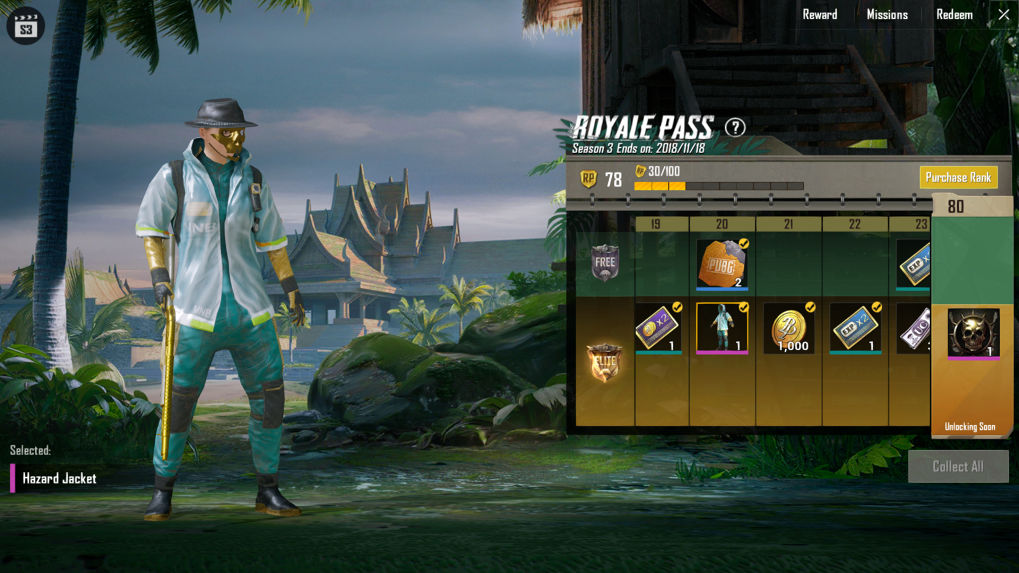Viewport: 1019px width, 573px height.
Task: Select the rank 22 EXP x2 card
Action: point(855,328)
